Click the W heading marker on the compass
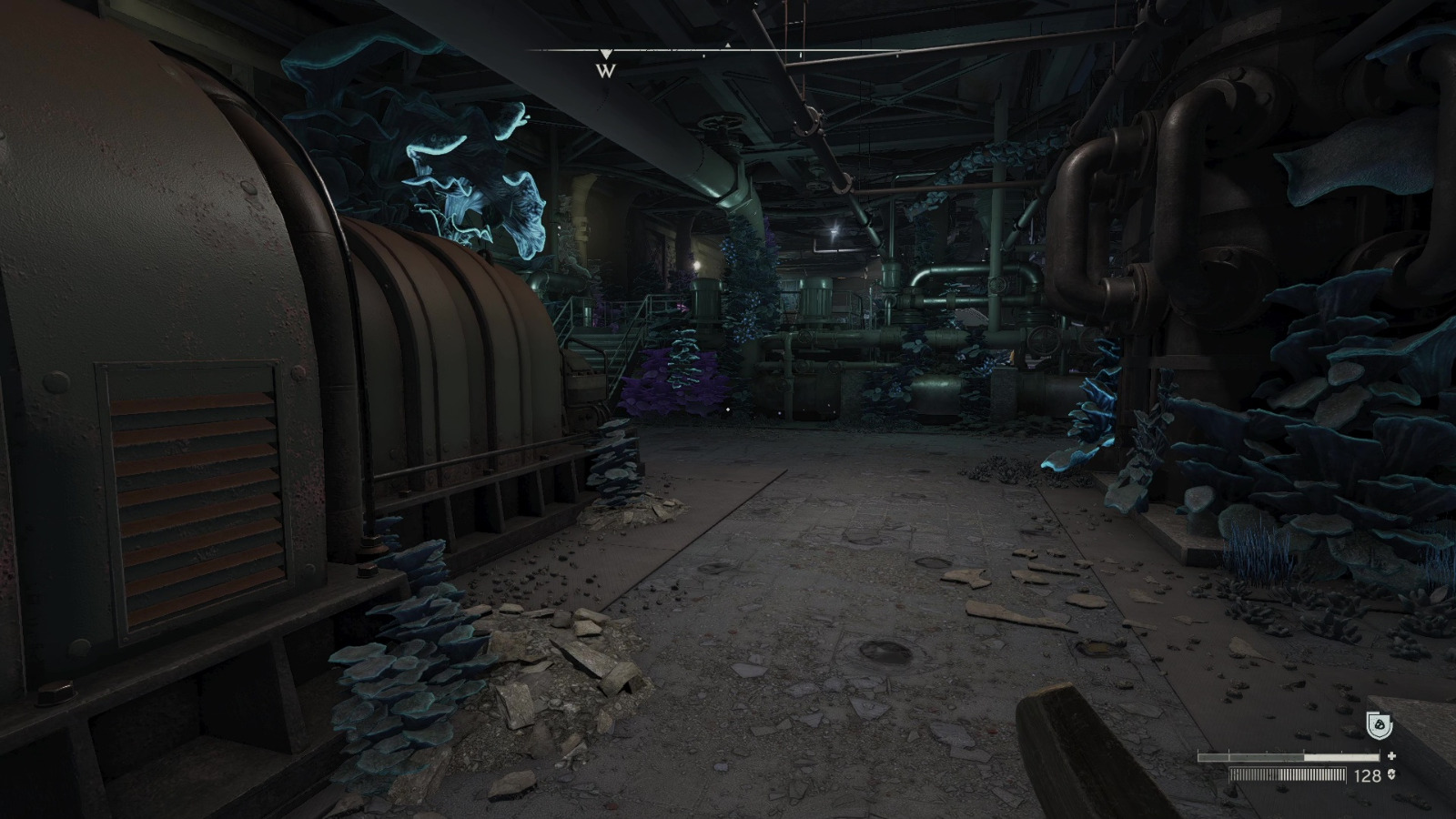 pyautogui.click(x=605, y=71)
